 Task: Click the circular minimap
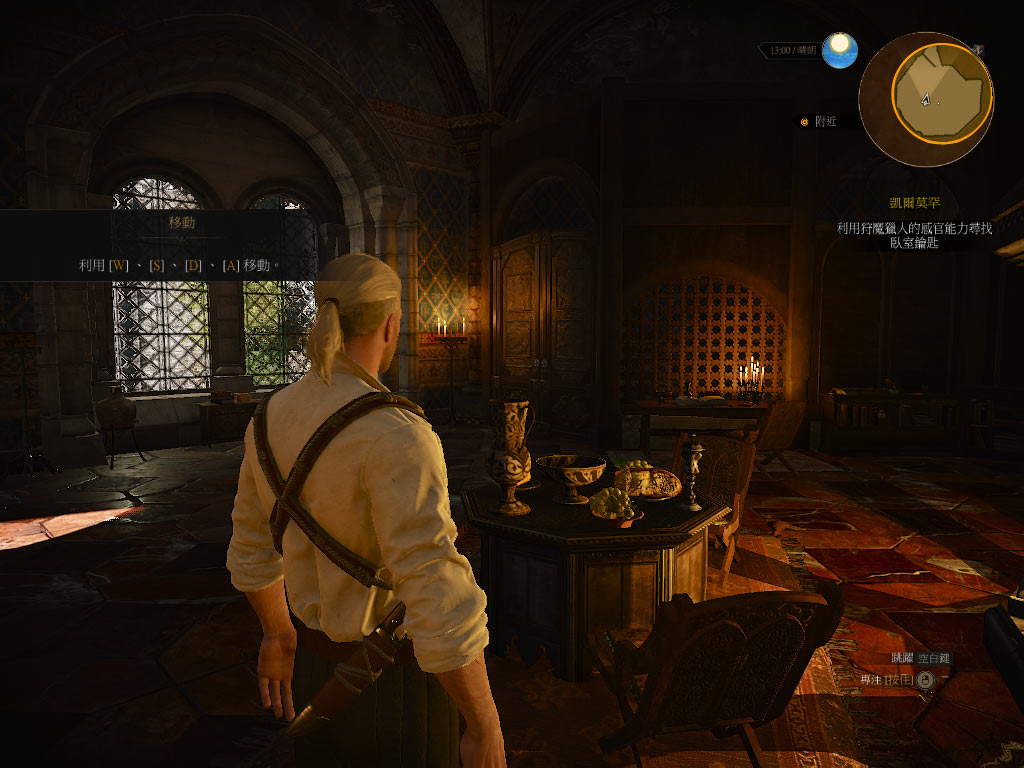click(x=925, y=99)
